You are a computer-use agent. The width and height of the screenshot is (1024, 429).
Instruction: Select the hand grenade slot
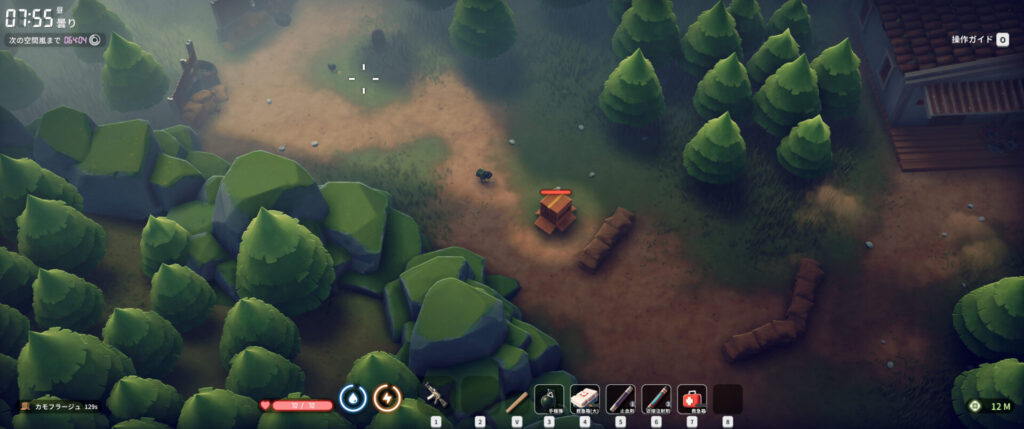[549, 399]
